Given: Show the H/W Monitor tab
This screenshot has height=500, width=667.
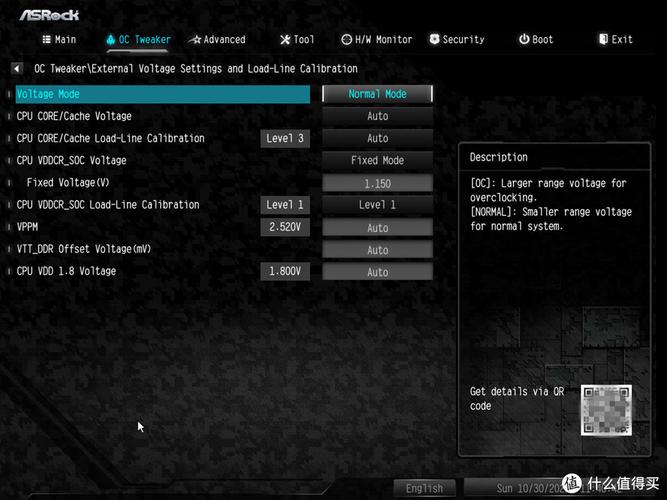Looking at the screenshot, I should [x=376, y=40].
